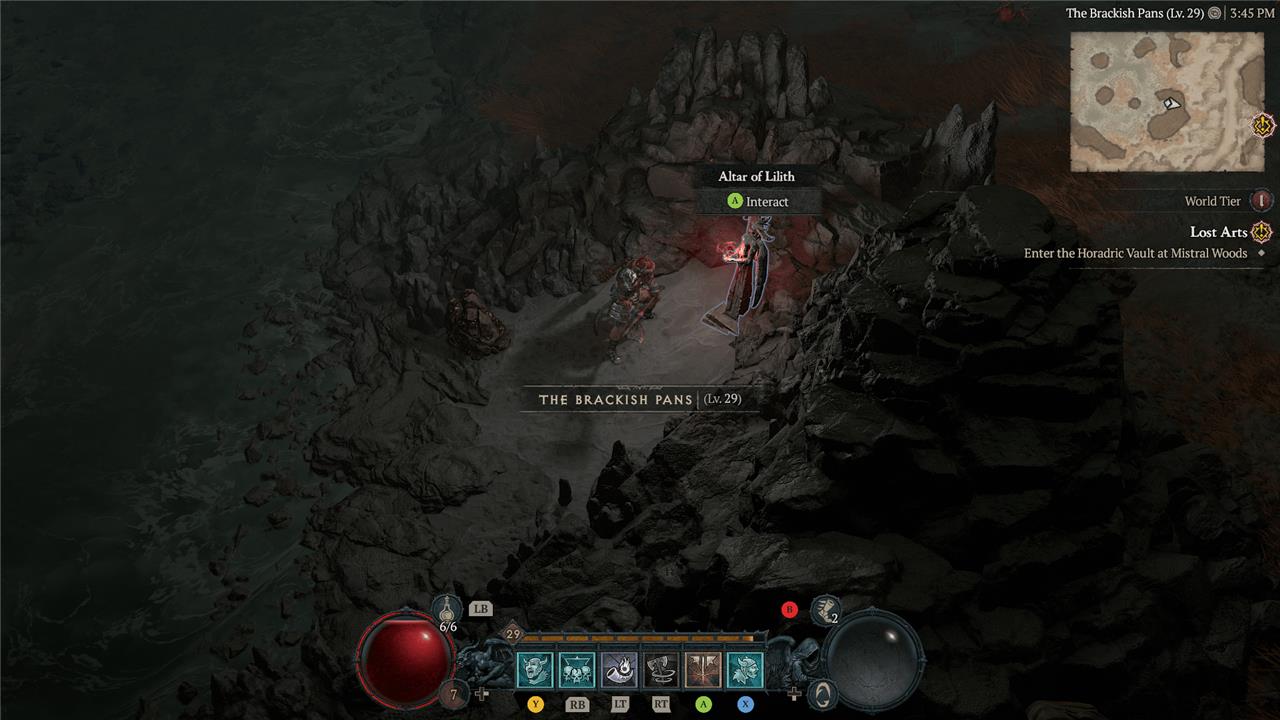Trigger the spinning axe skill
The width and height of the screenshot is (1280, 720).
click(661, 669)
